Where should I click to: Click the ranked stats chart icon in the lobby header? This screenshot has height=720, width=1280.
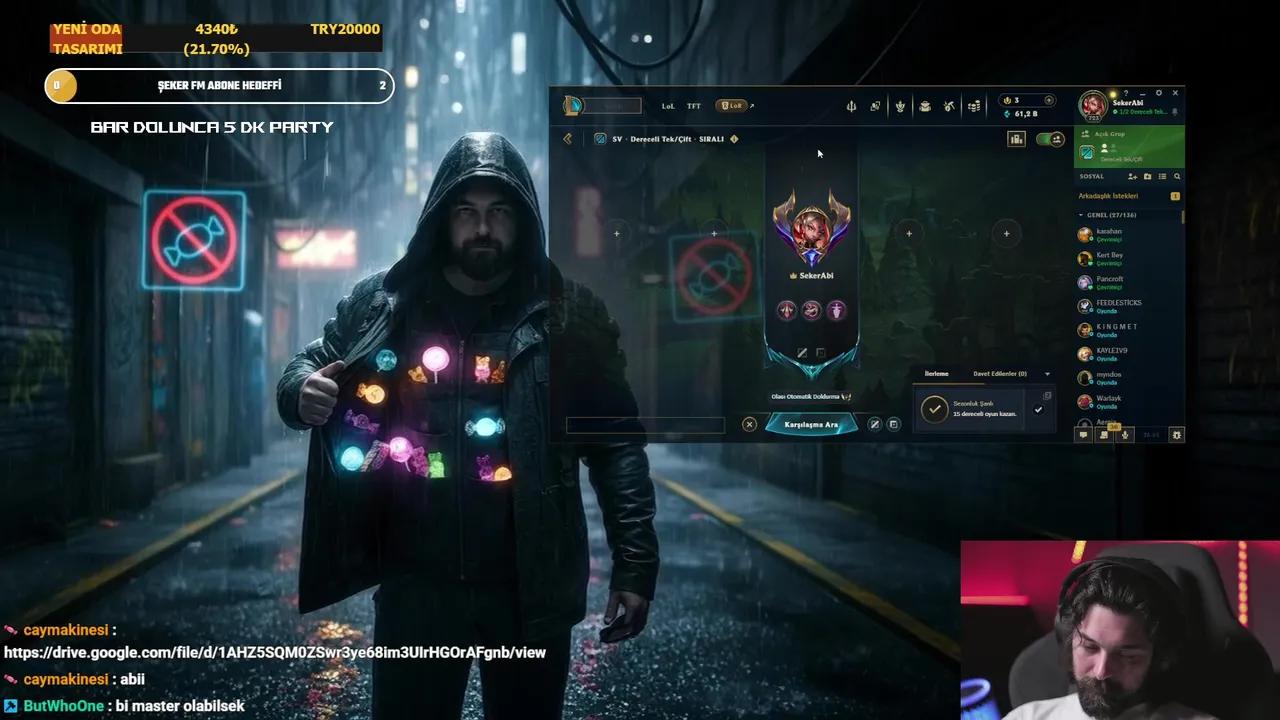coord(1016,139)
